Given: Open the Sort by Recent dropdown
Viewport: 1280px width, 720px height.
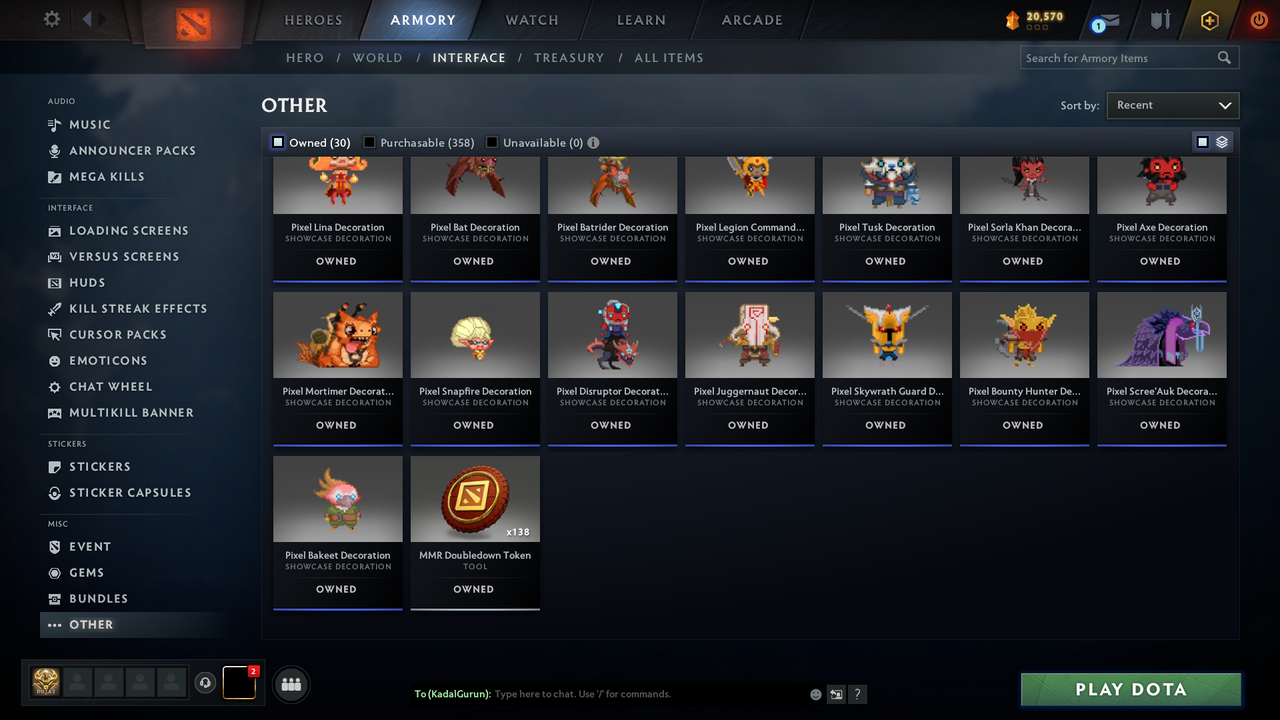Looking at the screenshot, I should (x=1172, y=105).
